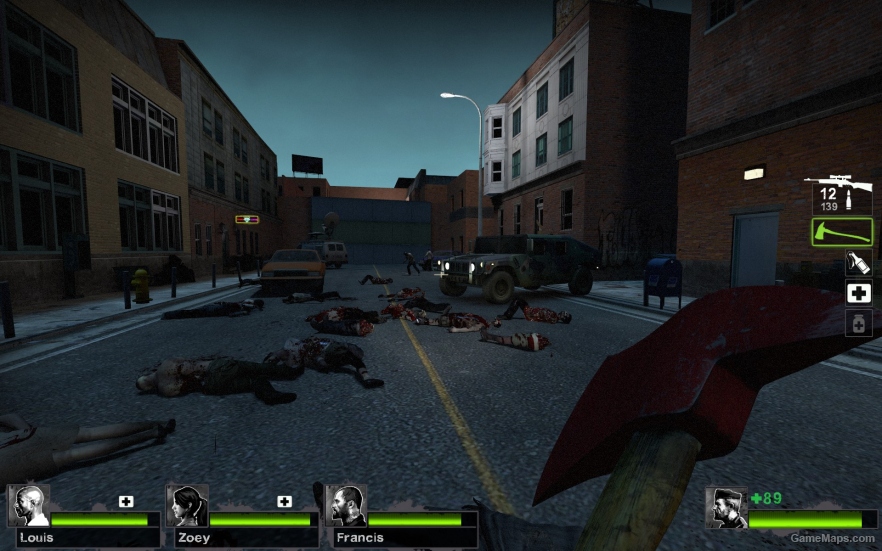Click your own survivor portrait
Screen dimensions: 882x551
click(725, 508)
